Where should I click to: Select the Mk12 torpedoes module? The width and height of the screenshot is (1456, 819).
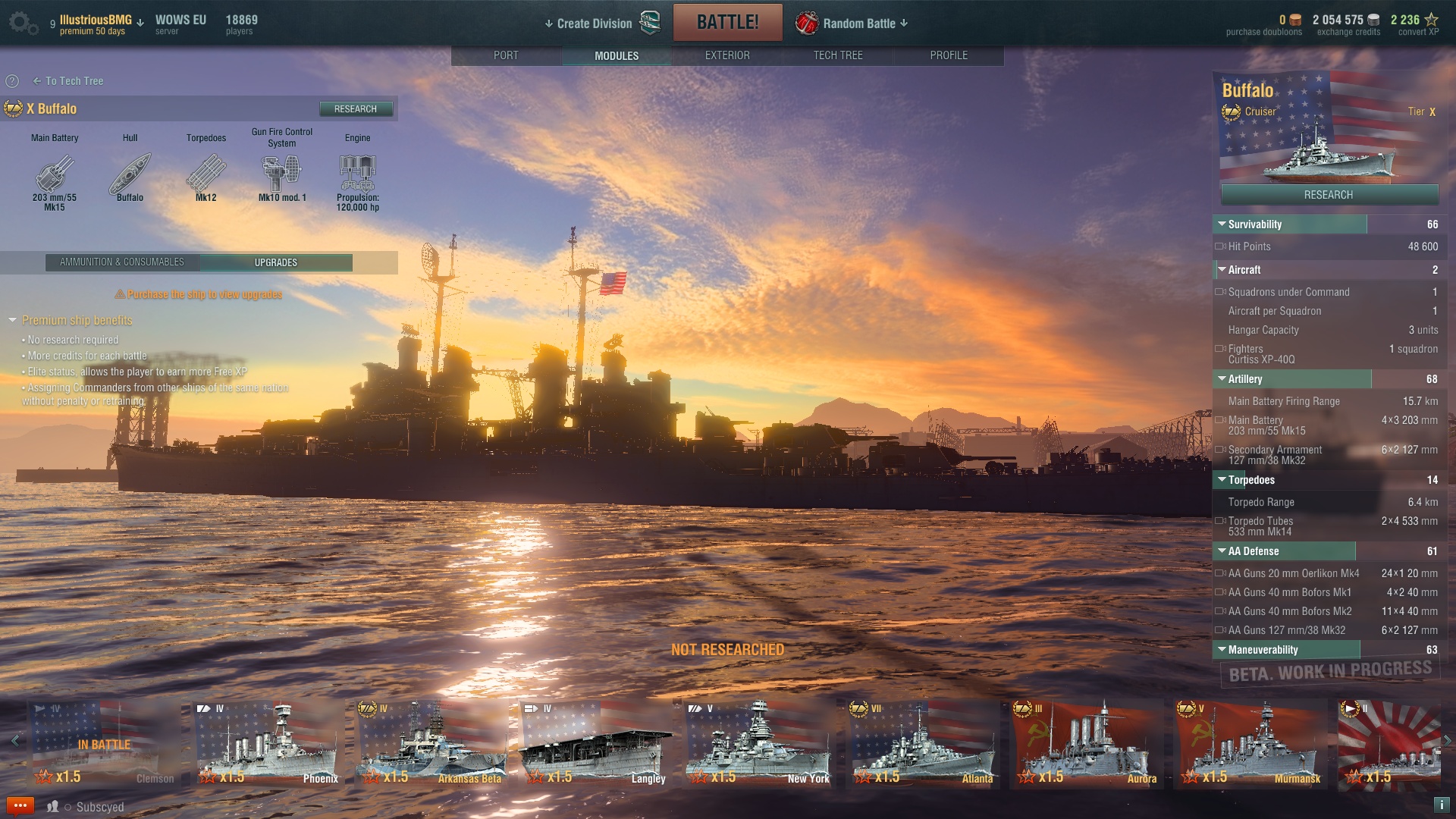[206, 176]
